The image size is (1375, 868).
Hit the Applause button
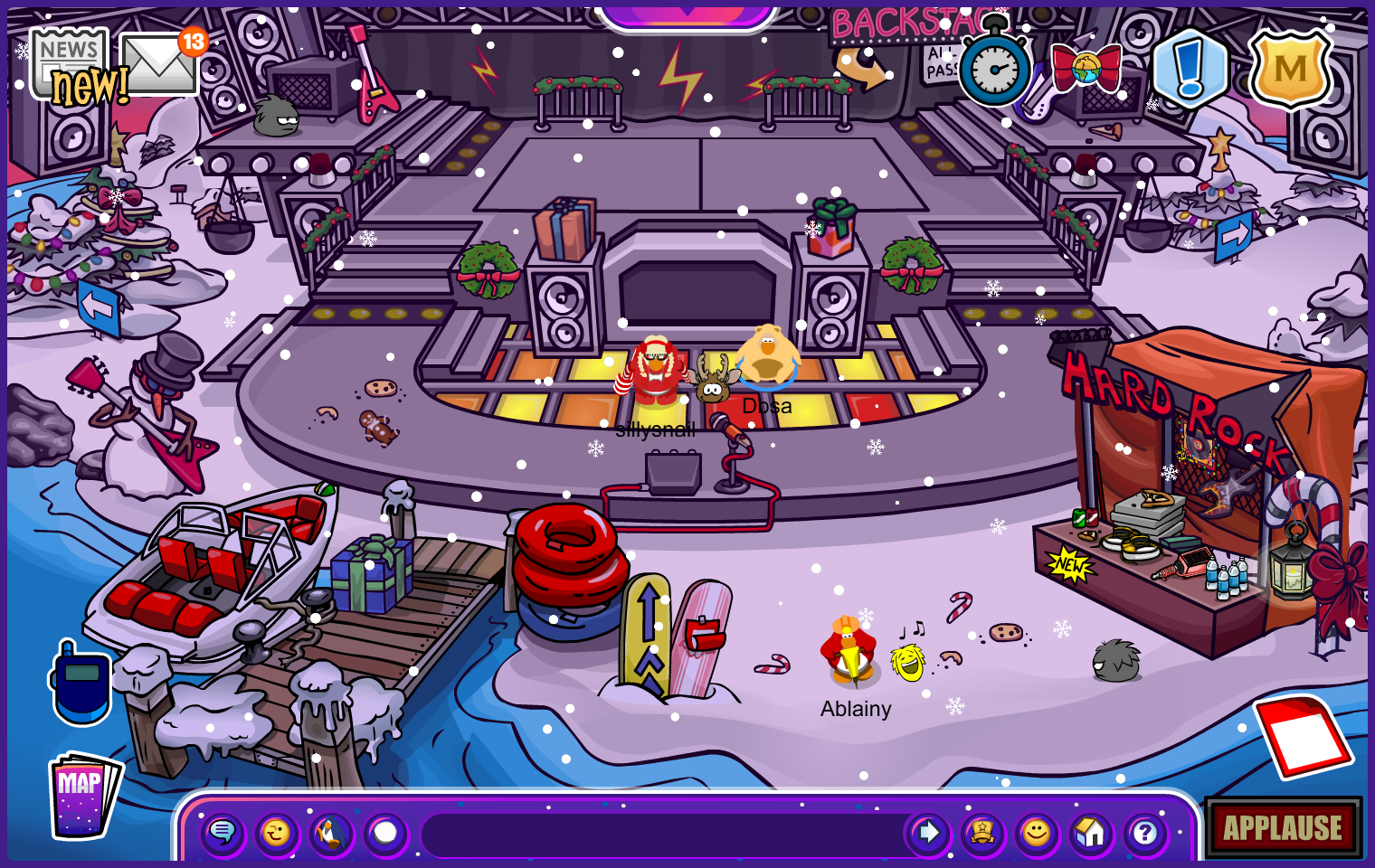pos(1283,827)
